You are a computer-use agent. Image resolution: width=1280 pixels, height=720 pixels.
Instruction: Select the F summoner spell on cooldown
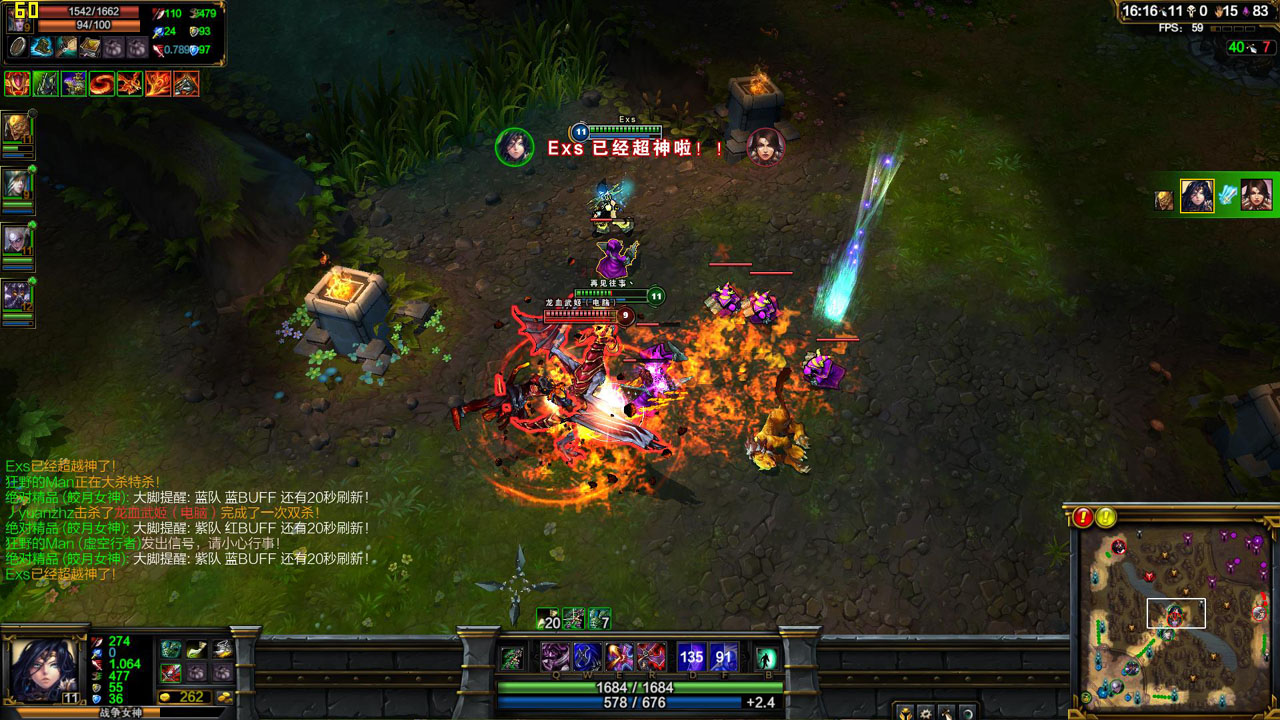point(724,657)
